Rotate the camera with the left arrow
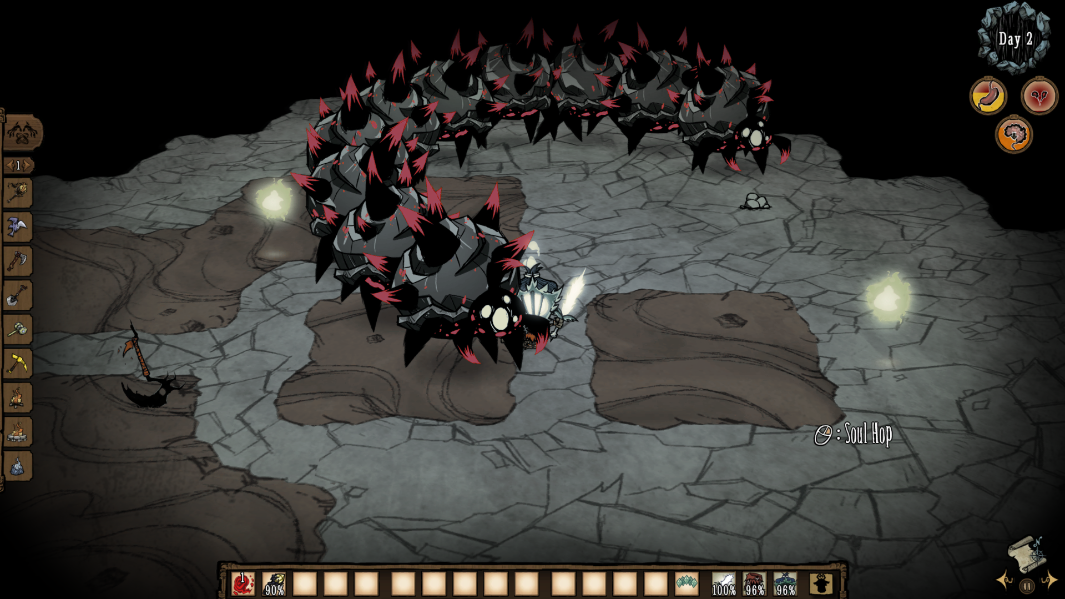 tap(1003, 580)
